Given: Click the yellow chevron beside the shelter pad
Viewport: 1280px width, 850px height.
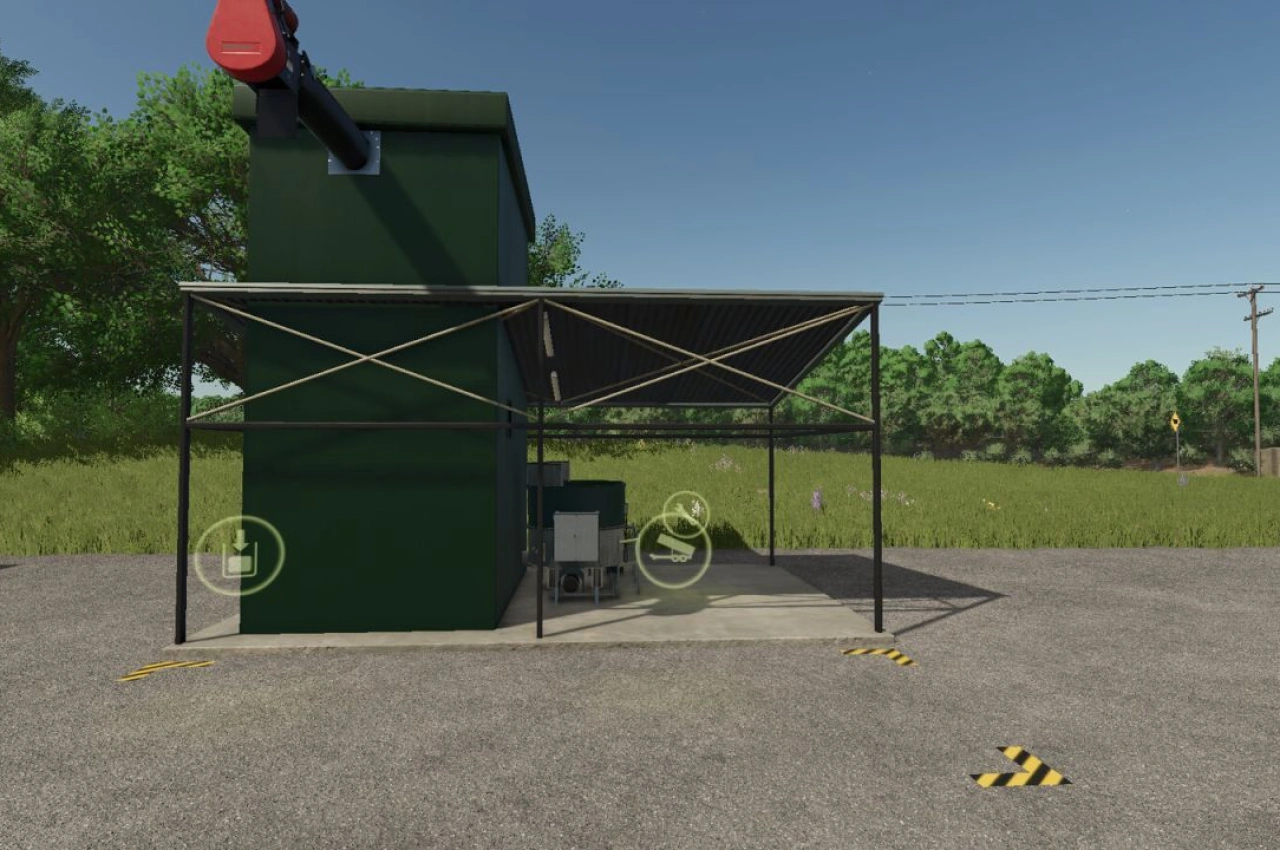Looking at the screenshot, I should coord(880,655).
